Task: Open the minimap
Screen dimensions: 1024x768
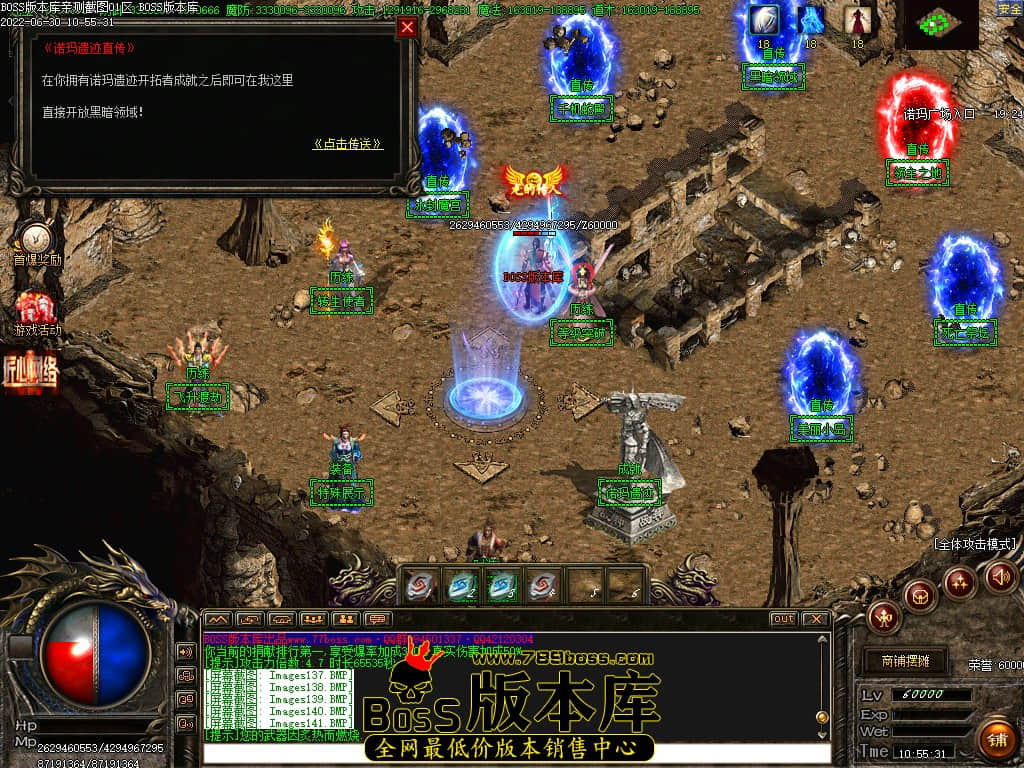Action: pyautogui.click(x=940, y=25)
